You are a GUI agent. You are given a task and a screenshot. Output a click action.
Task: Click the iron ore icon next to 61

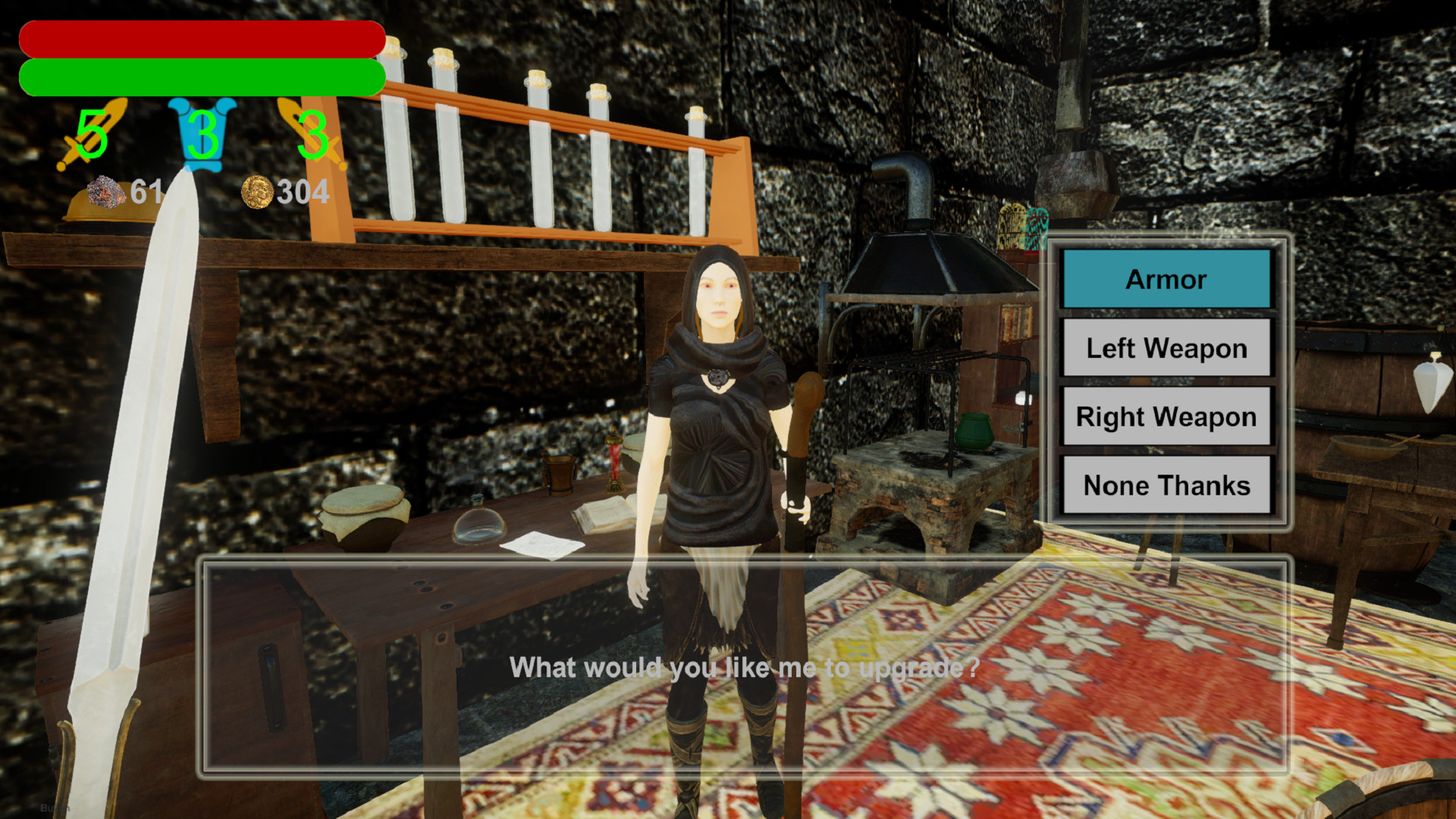[x=106, y=191]
